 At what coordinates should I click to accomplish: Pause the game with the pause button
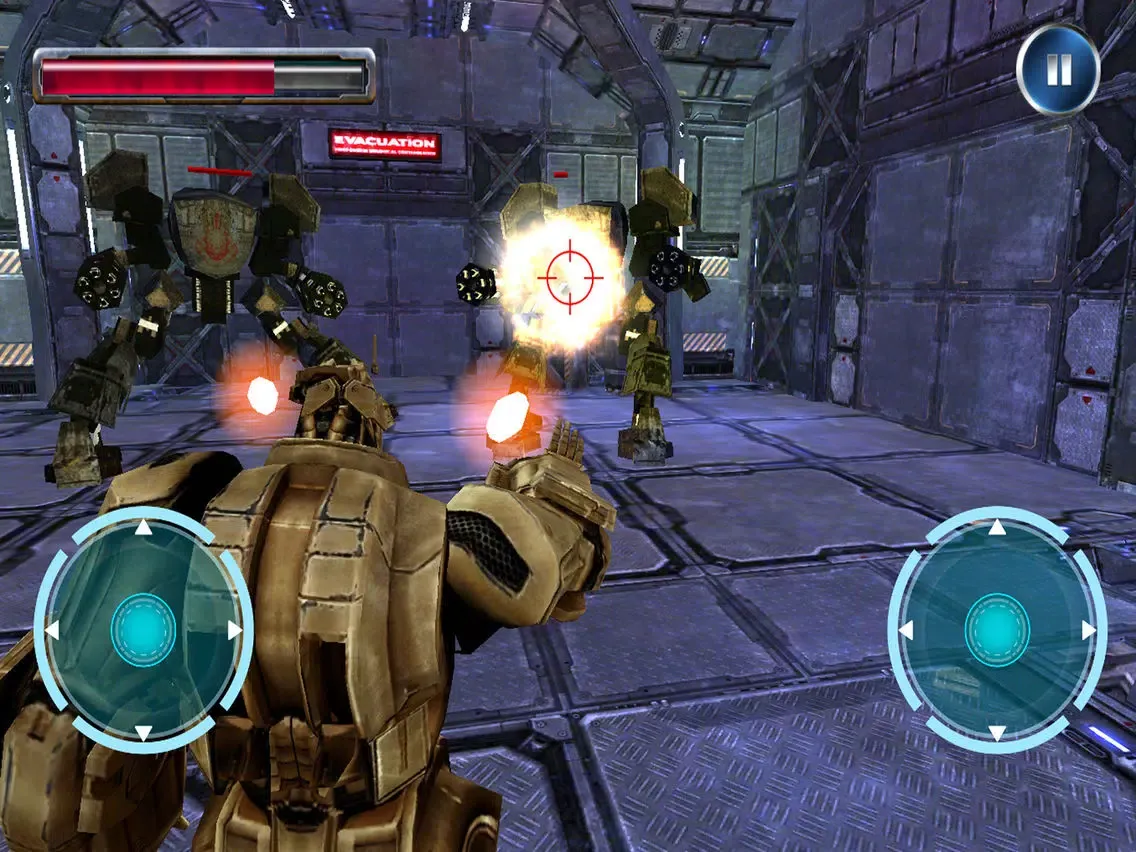pos(1058,70)
